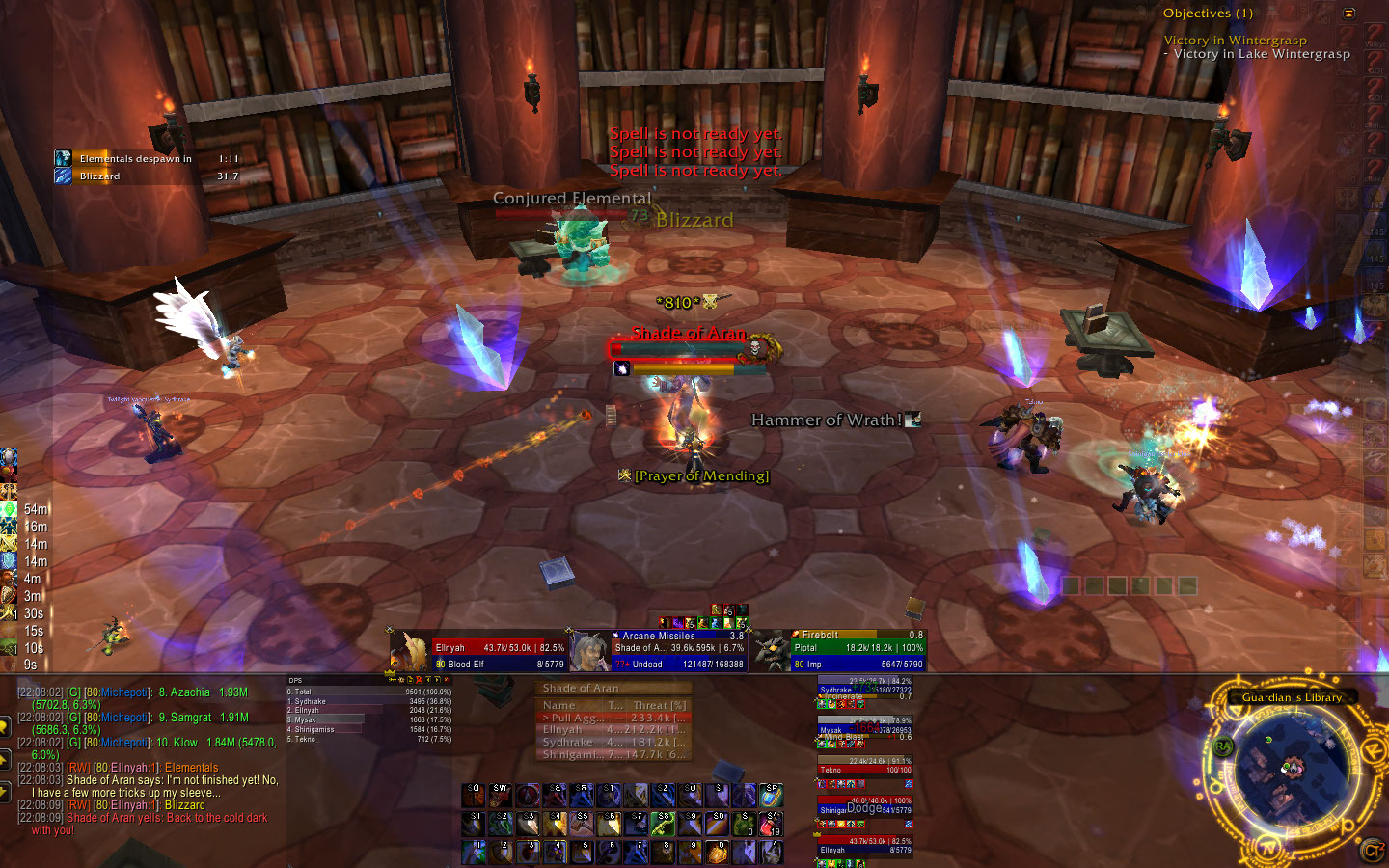Screen dimensions: 1389x868
Task: Collapse the Objectives tracker
Action: click(x=1348, y=14)
